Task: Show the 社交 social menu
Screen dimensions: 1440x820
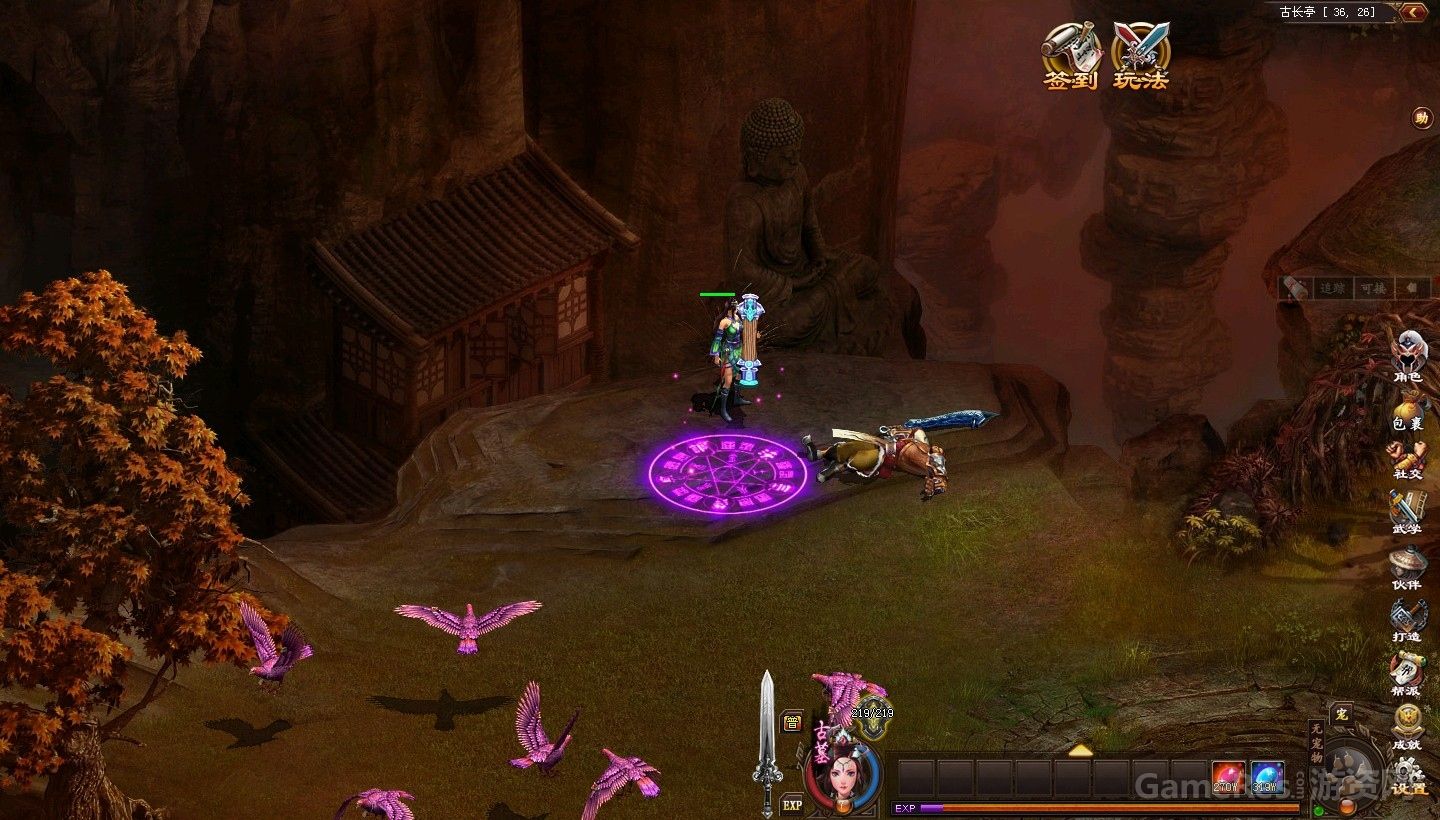Action: click(1408, 458)
